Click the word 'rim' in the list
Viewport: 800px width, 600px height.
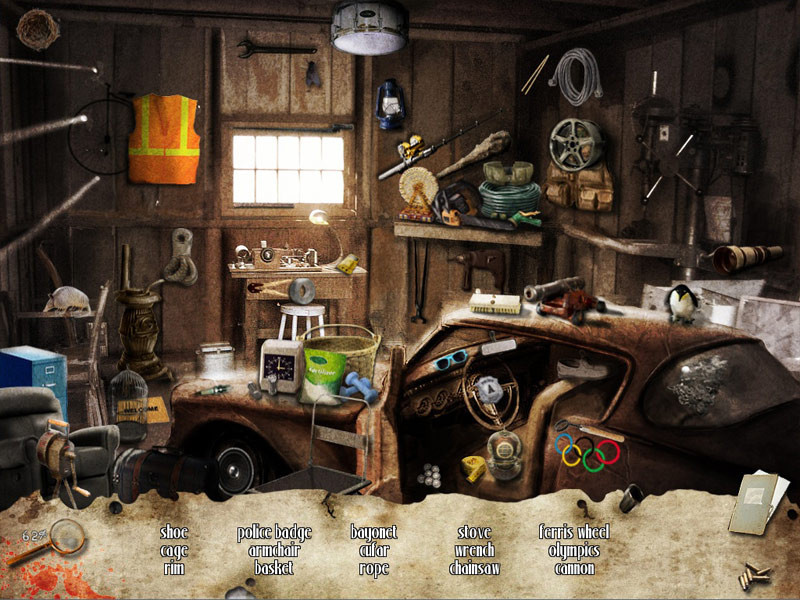174,568
